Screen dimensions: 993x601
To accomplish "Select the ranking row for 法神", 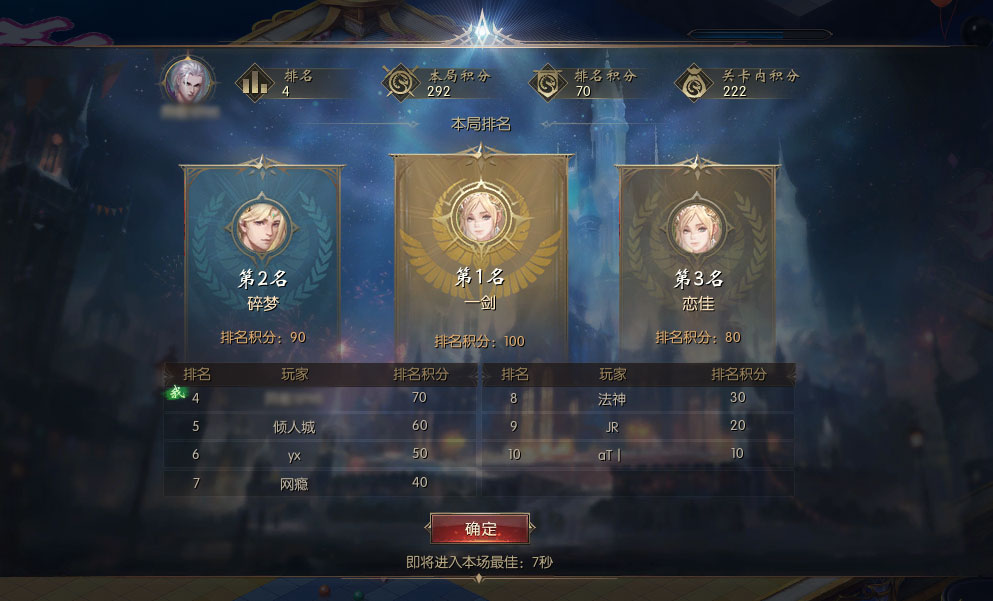I will 638,398.
